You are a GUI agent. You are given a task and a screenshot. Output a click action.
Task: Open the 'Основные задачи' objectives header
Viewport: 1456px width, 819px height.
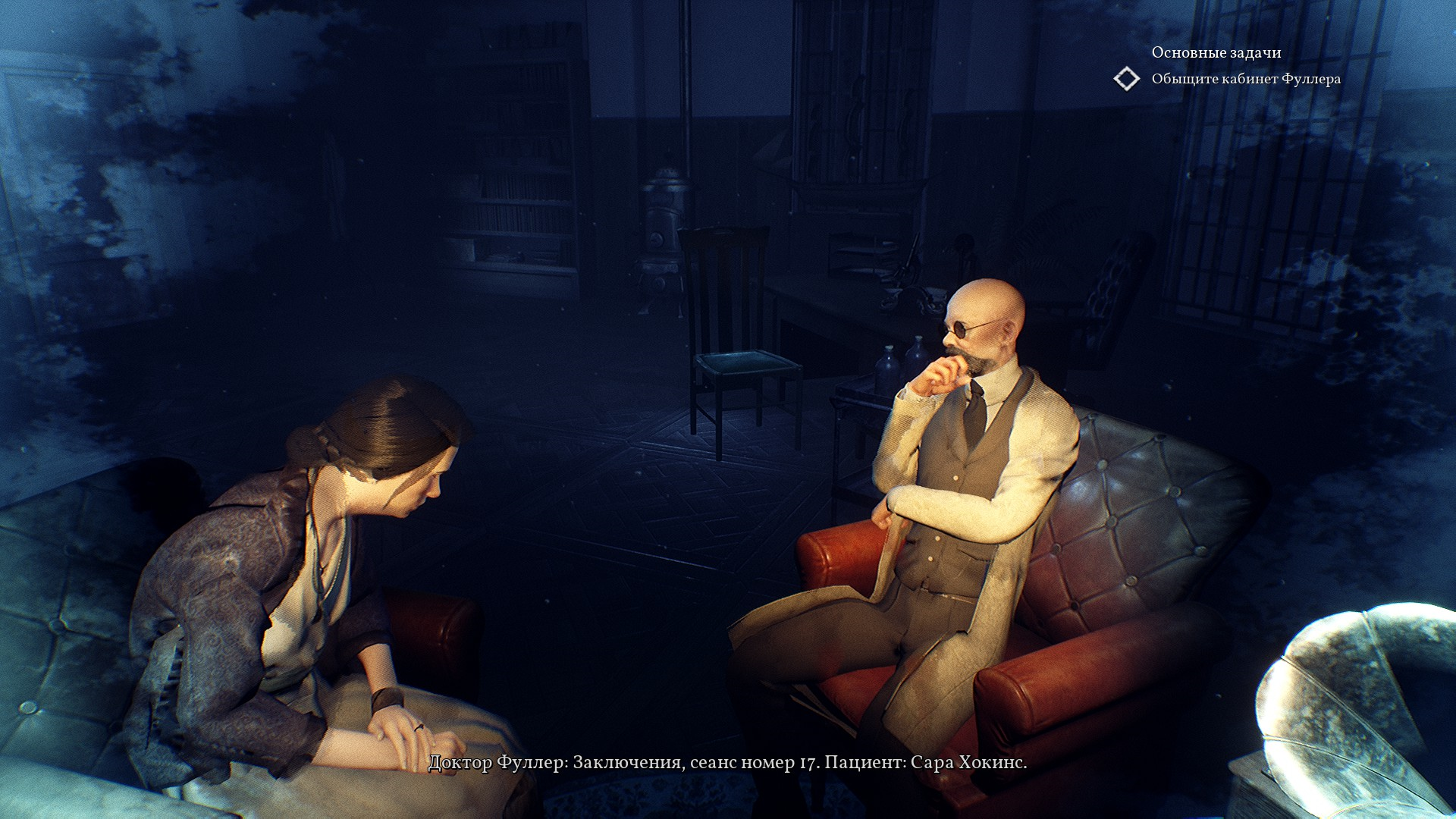pyautogui.click(x=1216, y=52)
